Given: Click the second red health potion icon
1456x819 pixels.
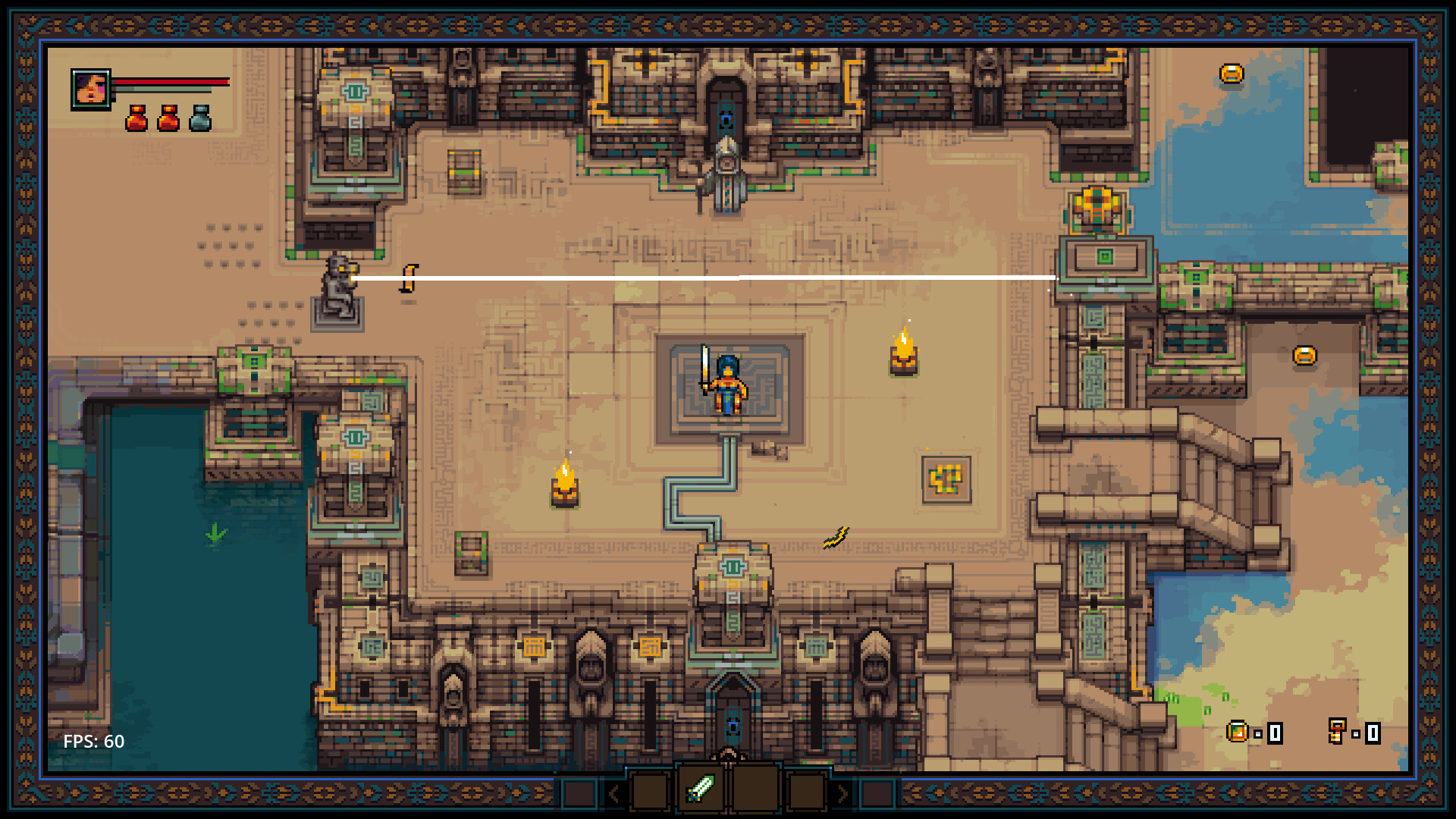Looking at the screenshot, I should point(168,118).
